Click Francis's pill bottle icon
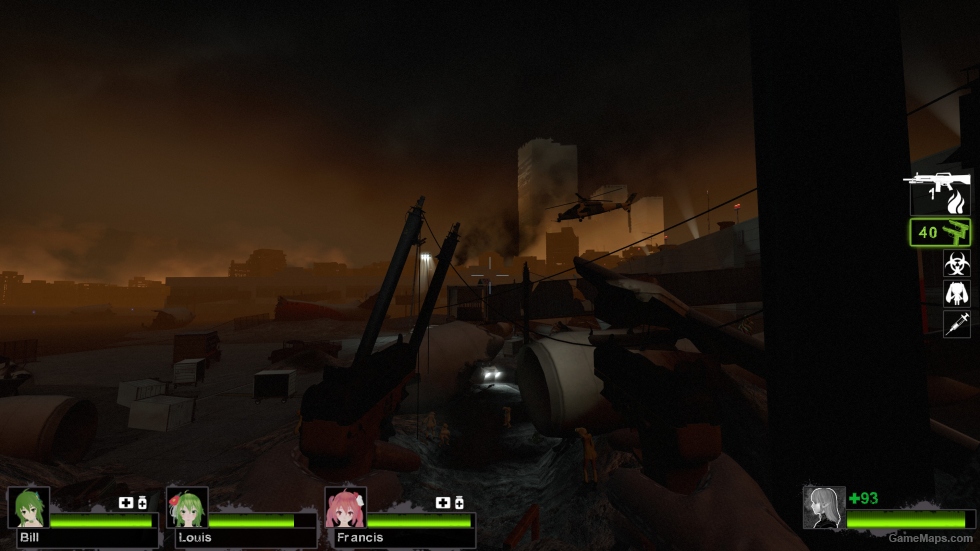This screenshot has height=551, width=980. point(459,502)
